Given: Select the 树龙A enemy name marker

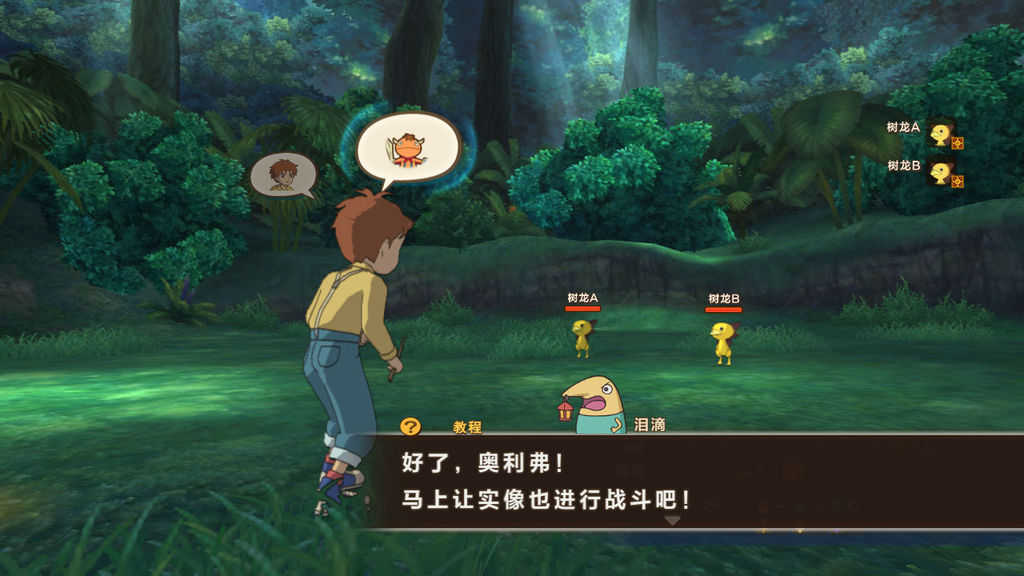Looking at the screenshot, I should [x=582, y=298].
